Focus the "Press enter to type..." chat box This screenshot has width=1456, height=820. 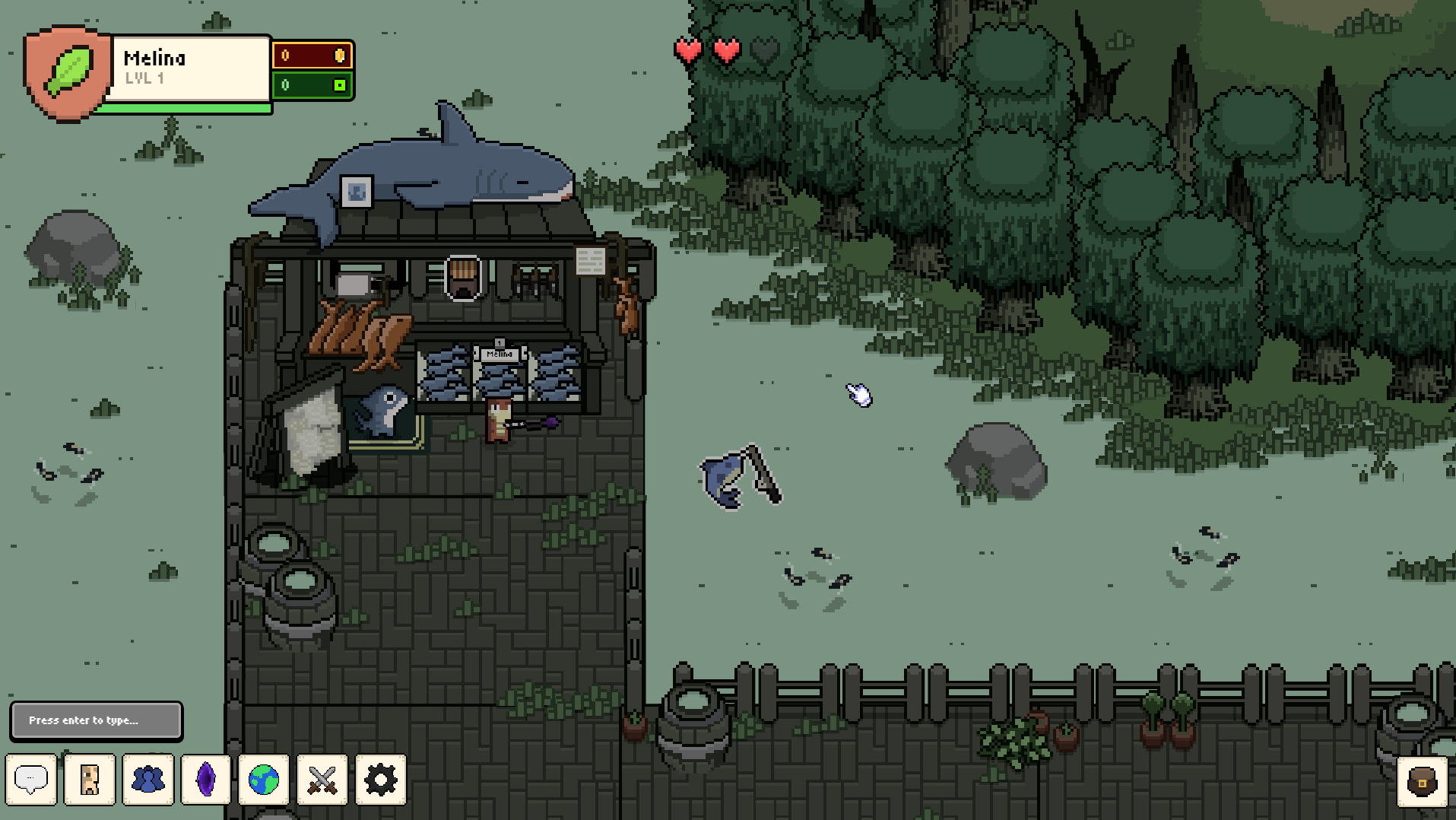(x=97, y=720)
